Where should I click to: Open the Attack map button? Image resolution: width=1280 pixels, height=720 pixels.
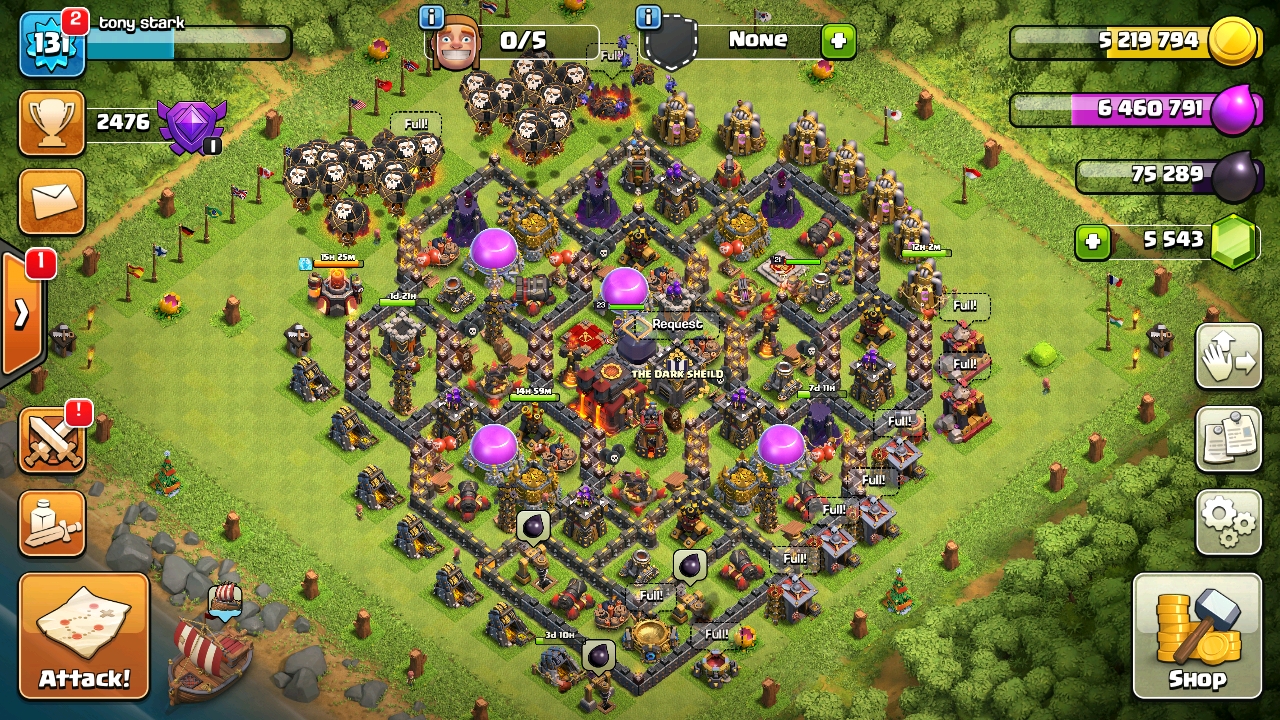click(84, 635)
